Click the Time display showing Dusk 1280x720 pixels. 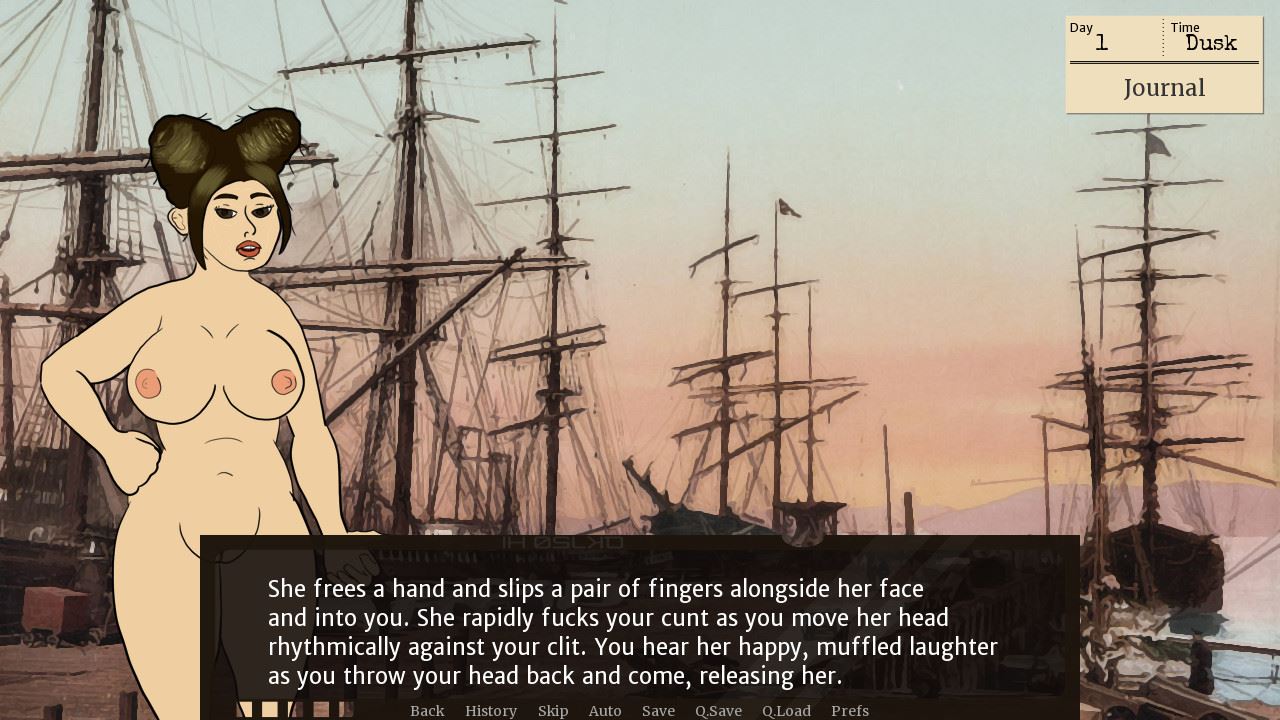coord(1210,38)
